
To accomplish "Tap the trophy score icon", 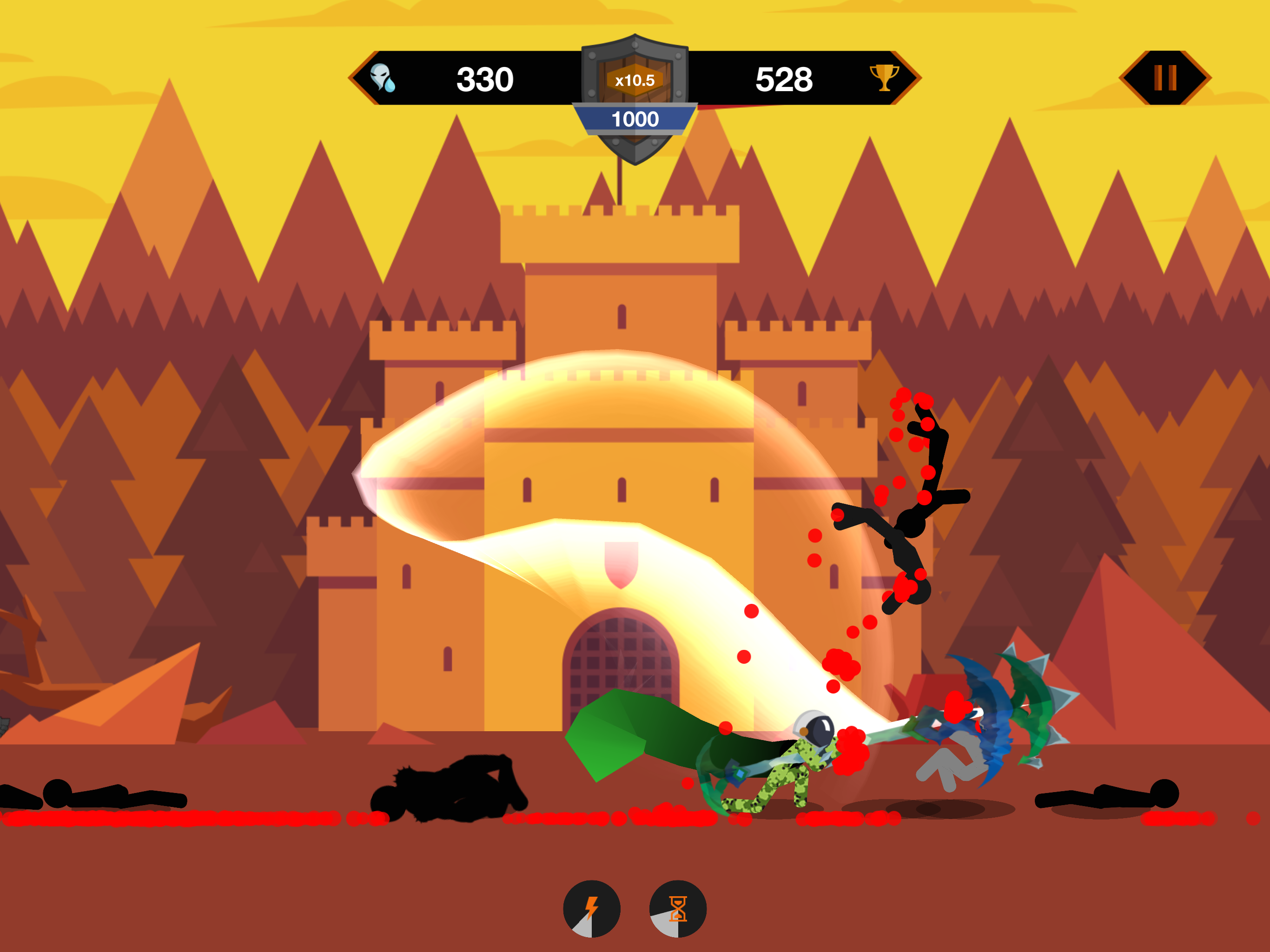I will click(x=884, y=79).
